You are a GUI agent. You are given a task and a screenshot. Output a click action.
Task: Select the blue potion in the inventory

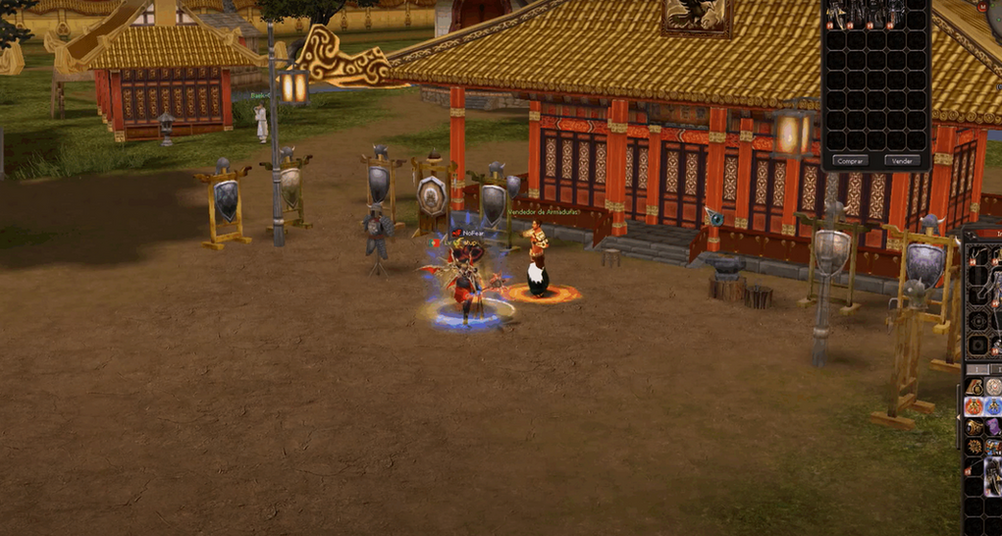[993, 407]
